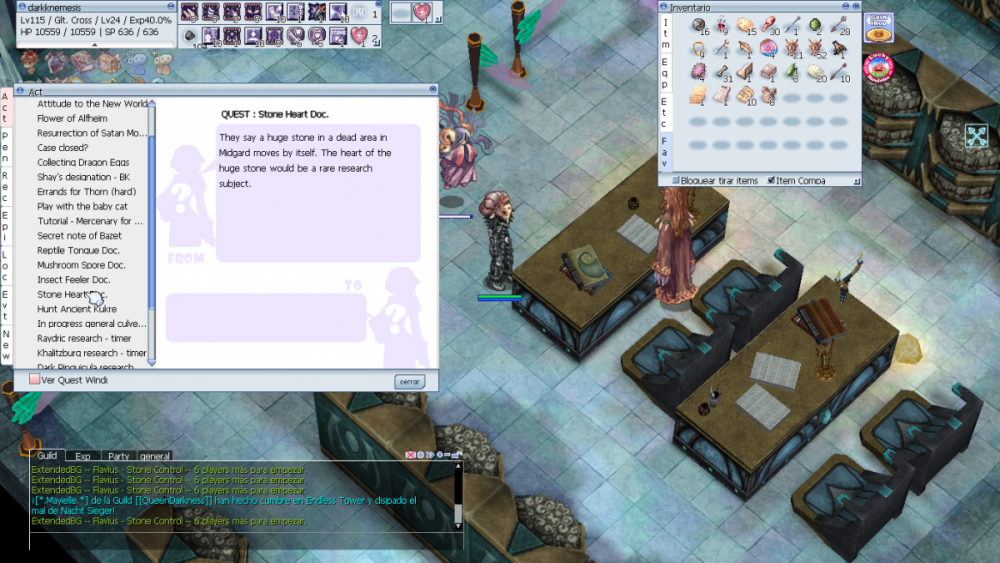Switch to the Etc inventory tab
The width and height of the screenshot is (1000, 563).
[x=665, y=113]
